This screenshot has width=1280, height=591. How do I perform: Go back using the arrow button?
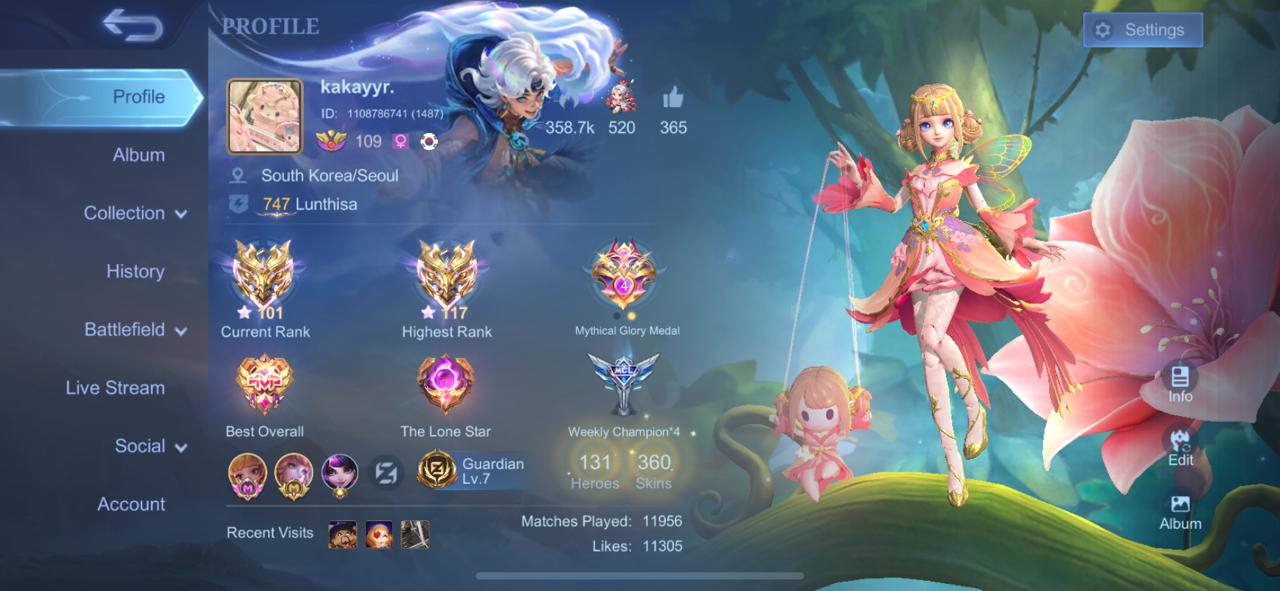pyautogui.click(x=132, y=26)
